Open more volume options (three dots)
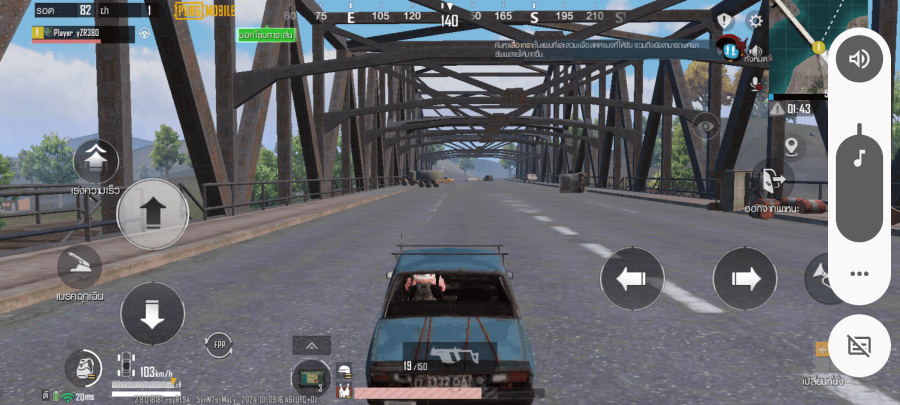900x405 pixels. click(858, 273)
